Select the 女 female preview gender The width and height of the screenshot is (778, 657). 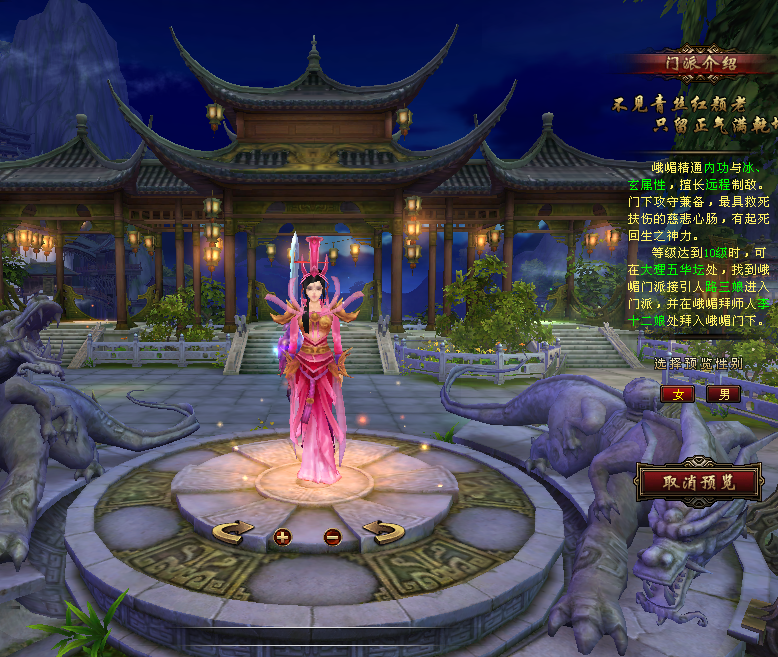[x=677, y=394]
